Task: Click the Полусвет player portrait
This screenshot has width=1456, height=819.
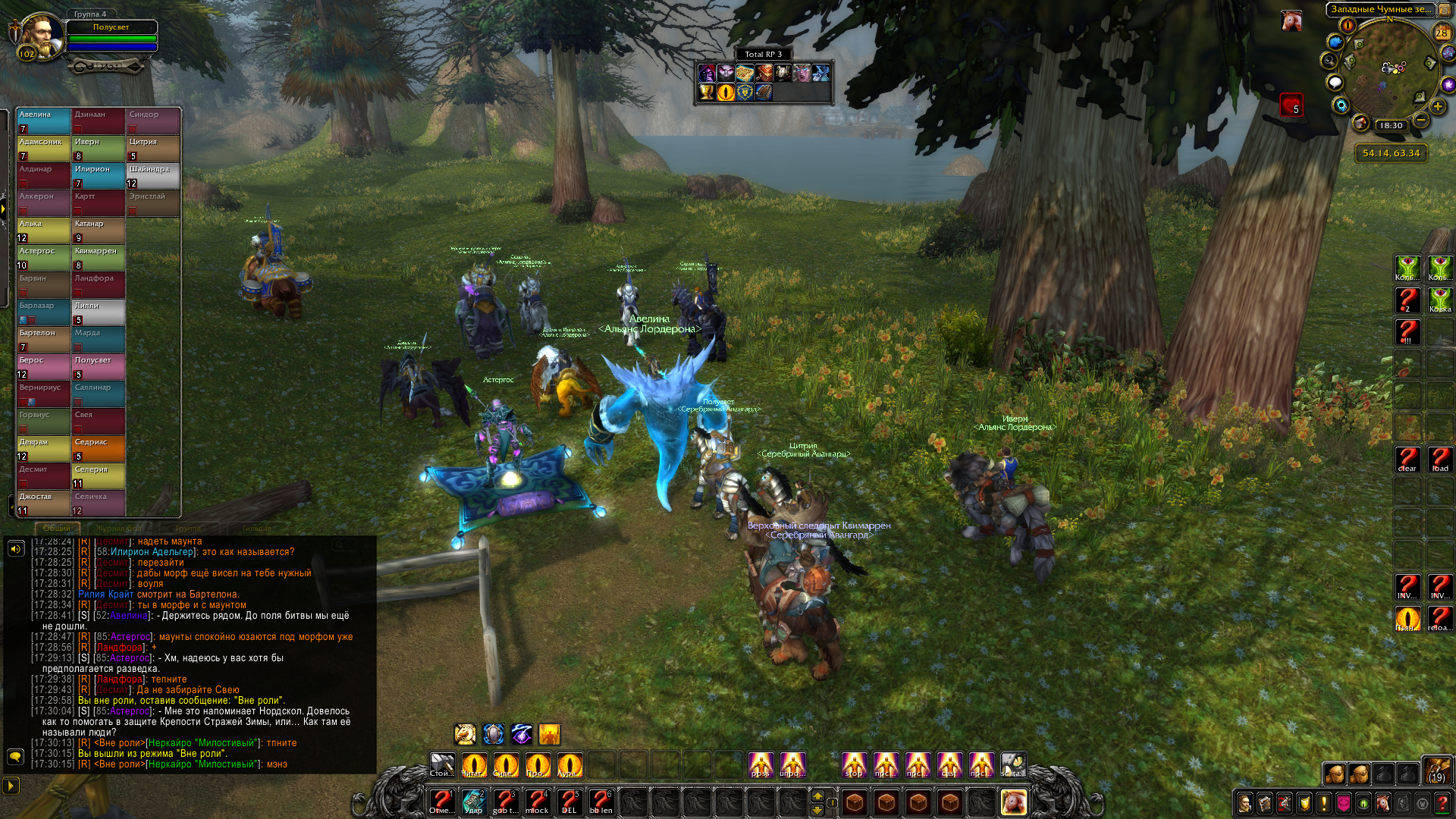Action: coord(42,35)
